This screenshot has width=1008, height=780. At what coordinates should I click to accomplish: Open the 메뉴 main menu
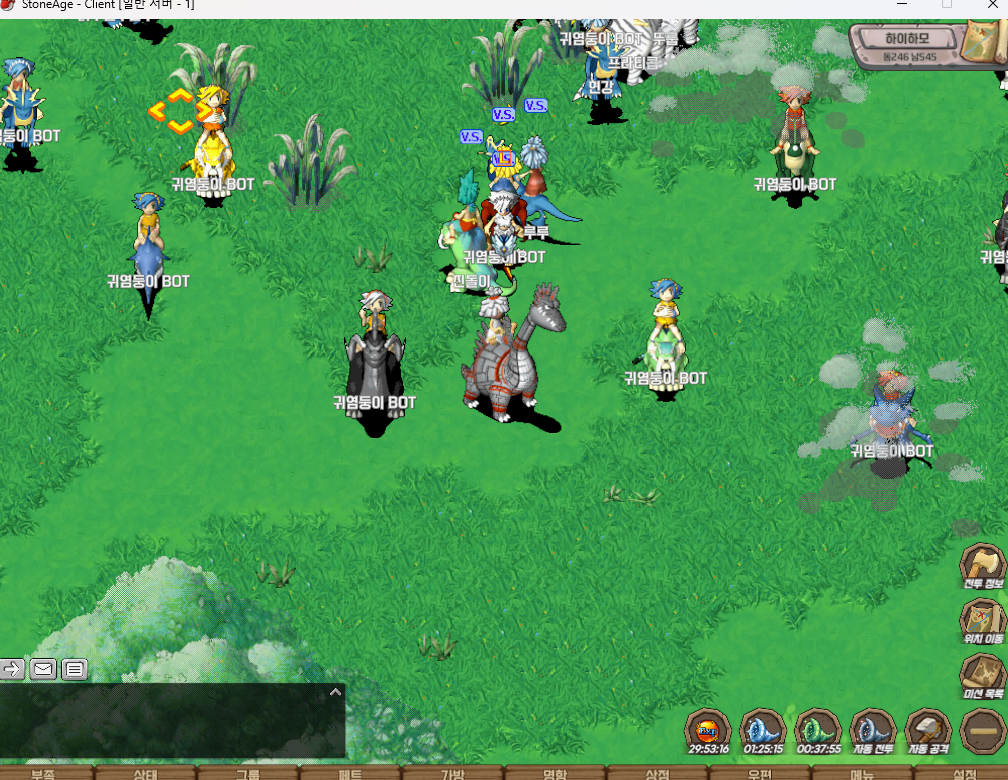(x=862, y=773)
